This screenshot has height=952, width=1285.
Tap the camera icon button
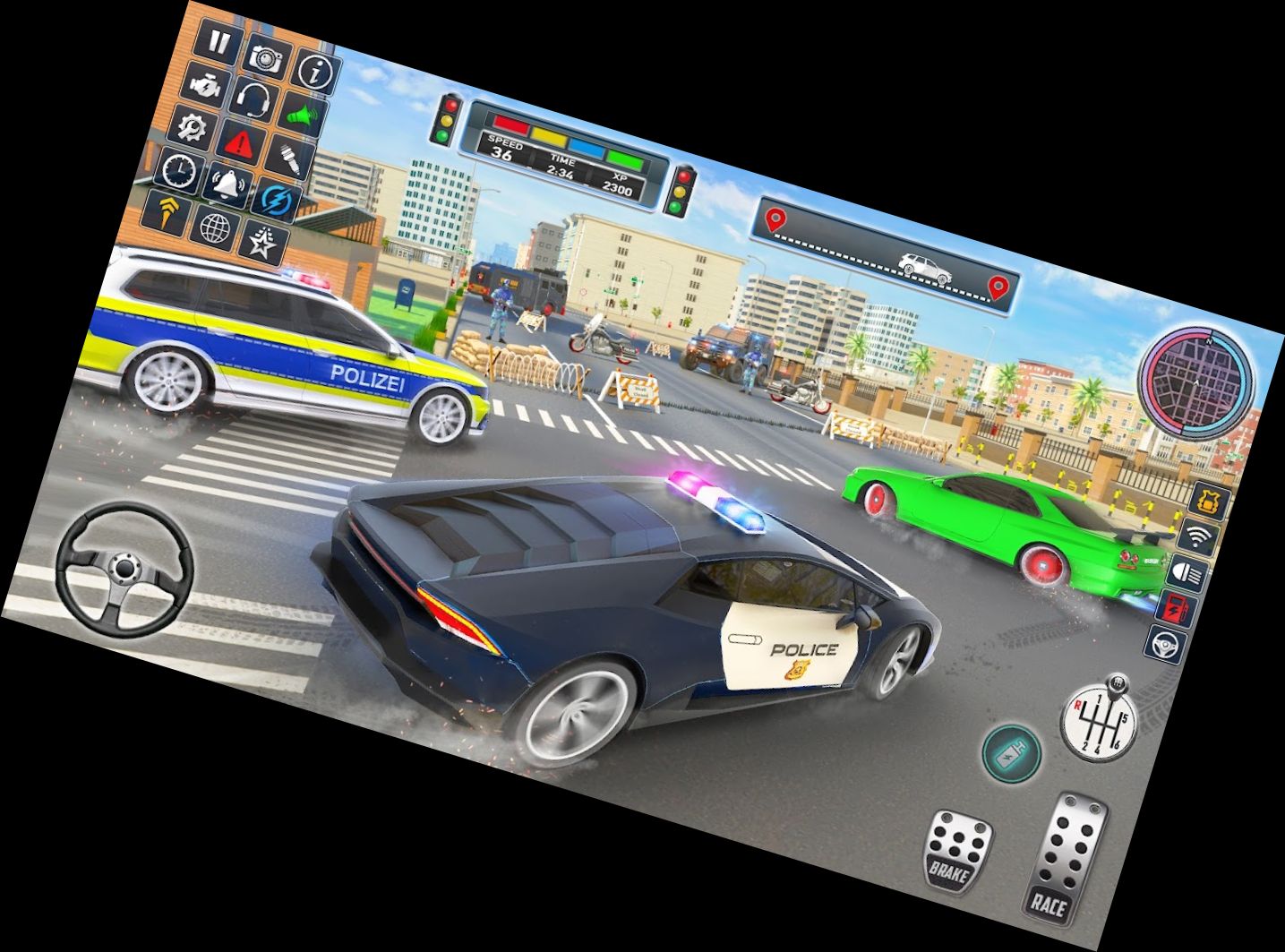[x=266, y=58]
